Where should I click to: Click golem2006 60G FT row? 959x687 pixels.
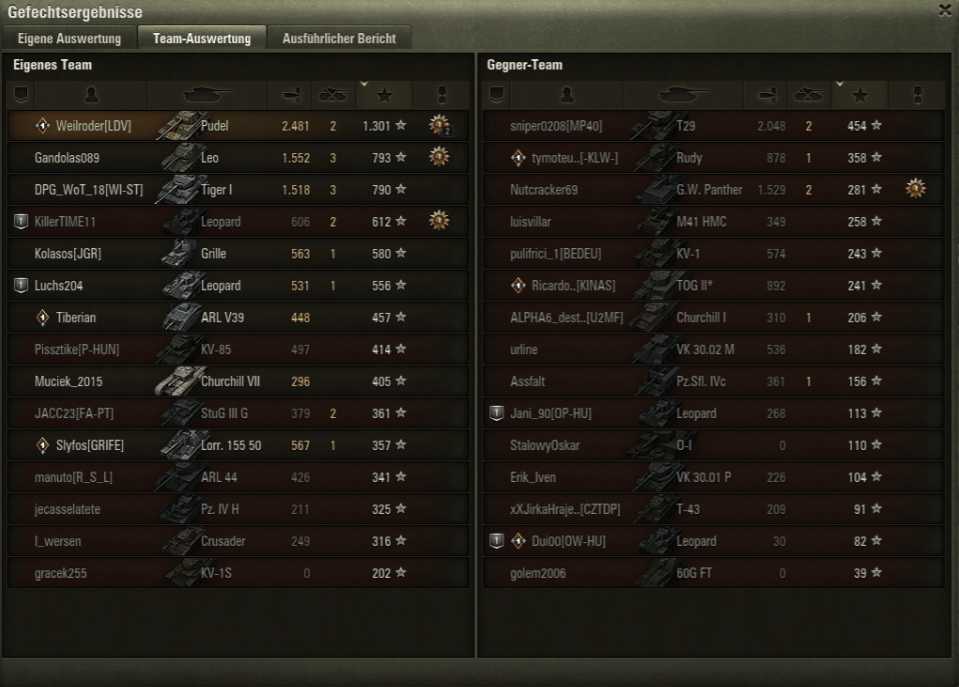click(713, 574)
